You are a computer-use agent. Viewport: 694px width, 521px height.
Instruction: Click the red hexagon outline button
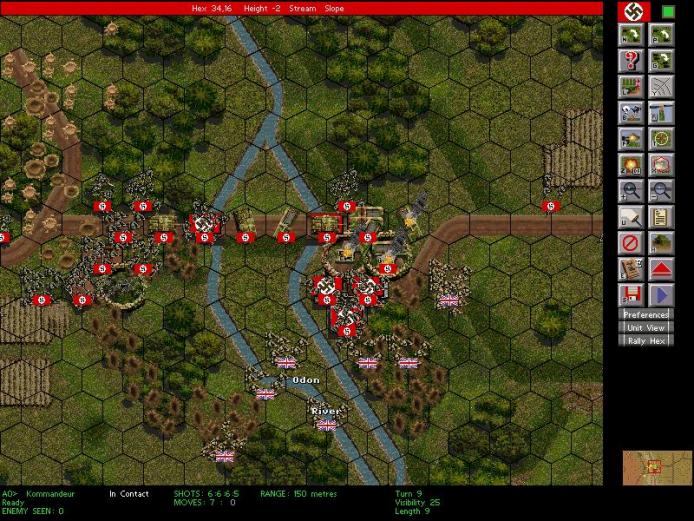coord(660,165)
